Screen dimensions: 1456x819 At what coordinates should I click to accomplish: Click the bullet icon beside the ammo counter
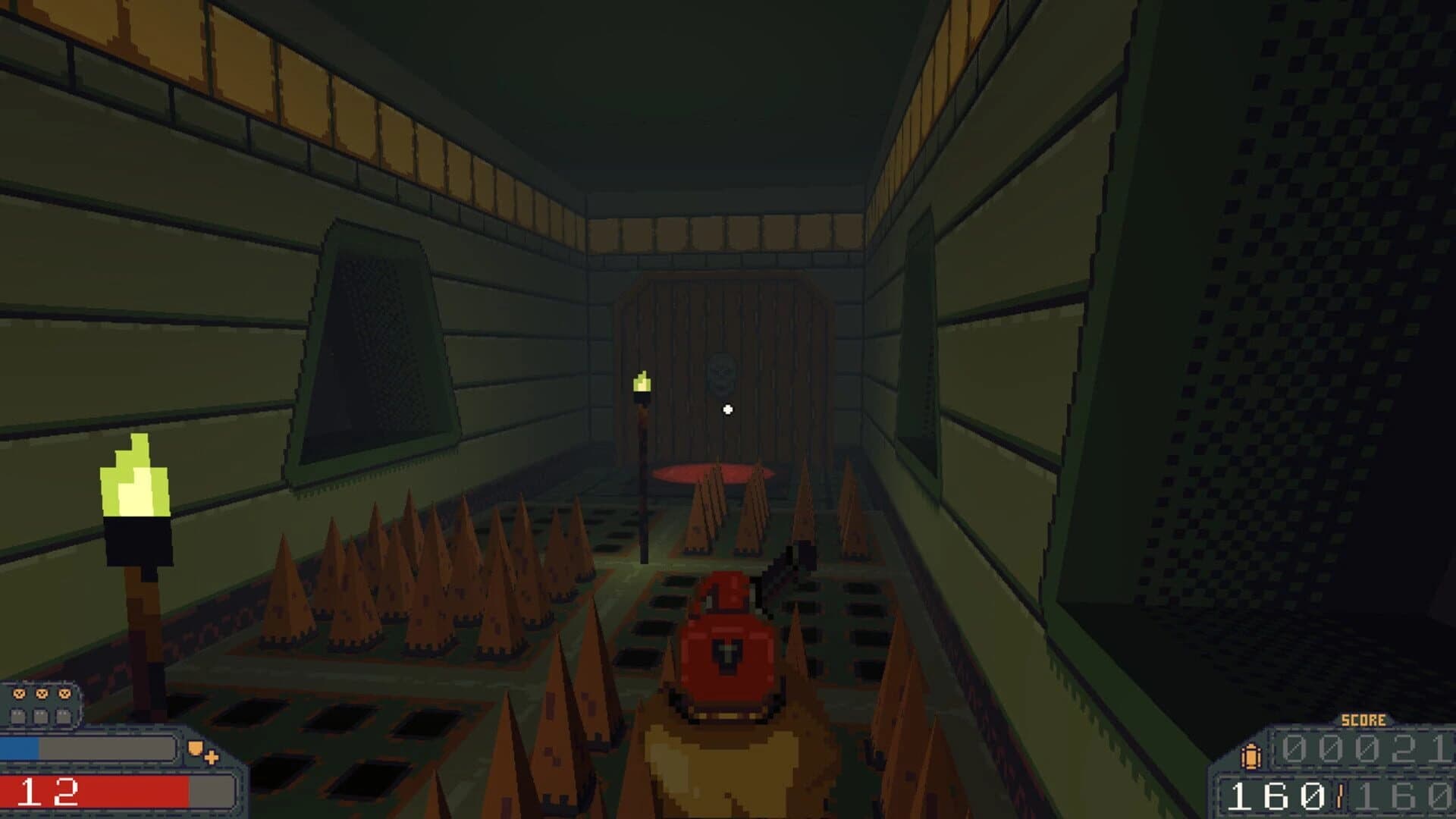(1250, 757)
